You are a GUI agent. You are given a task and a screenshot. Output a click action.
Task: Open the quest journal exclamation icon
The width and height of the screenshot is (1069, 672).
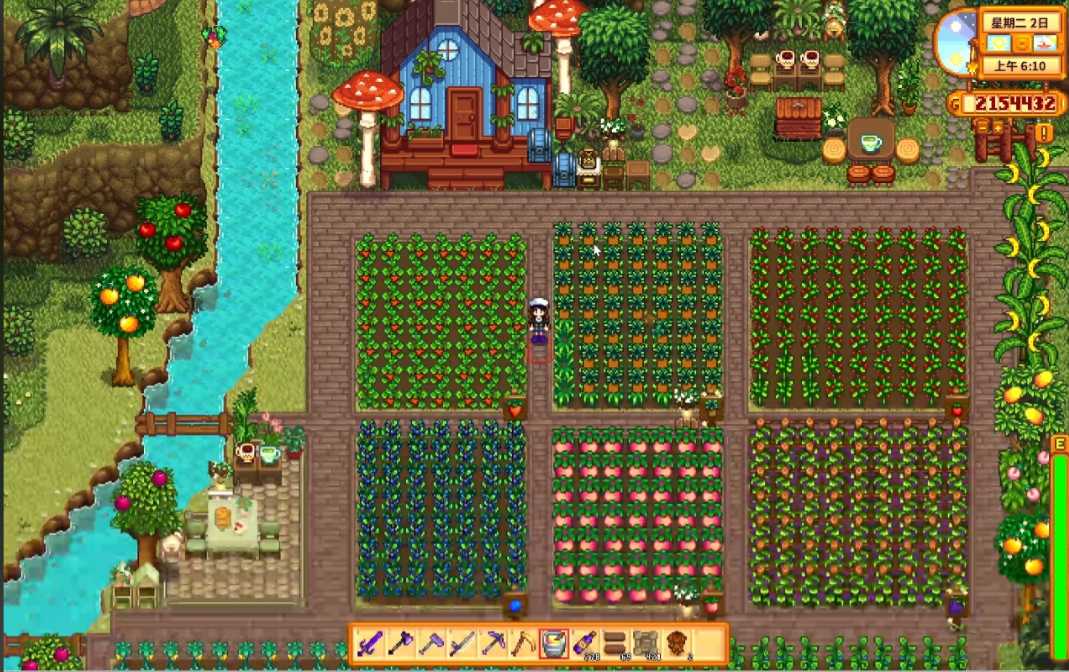tap(1044, 133)
